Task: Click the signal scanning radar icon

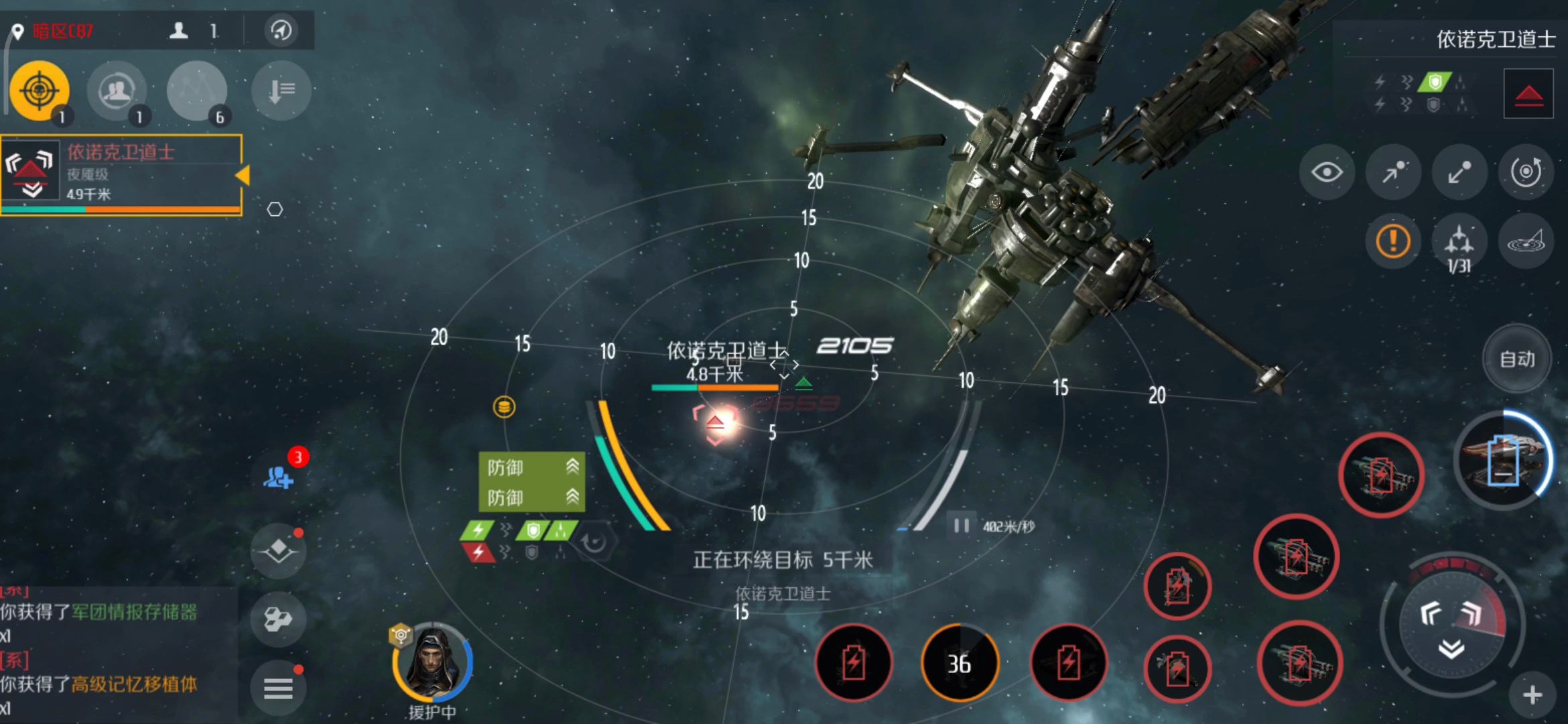Action: pyautogui.click(x=1526, y=243)
